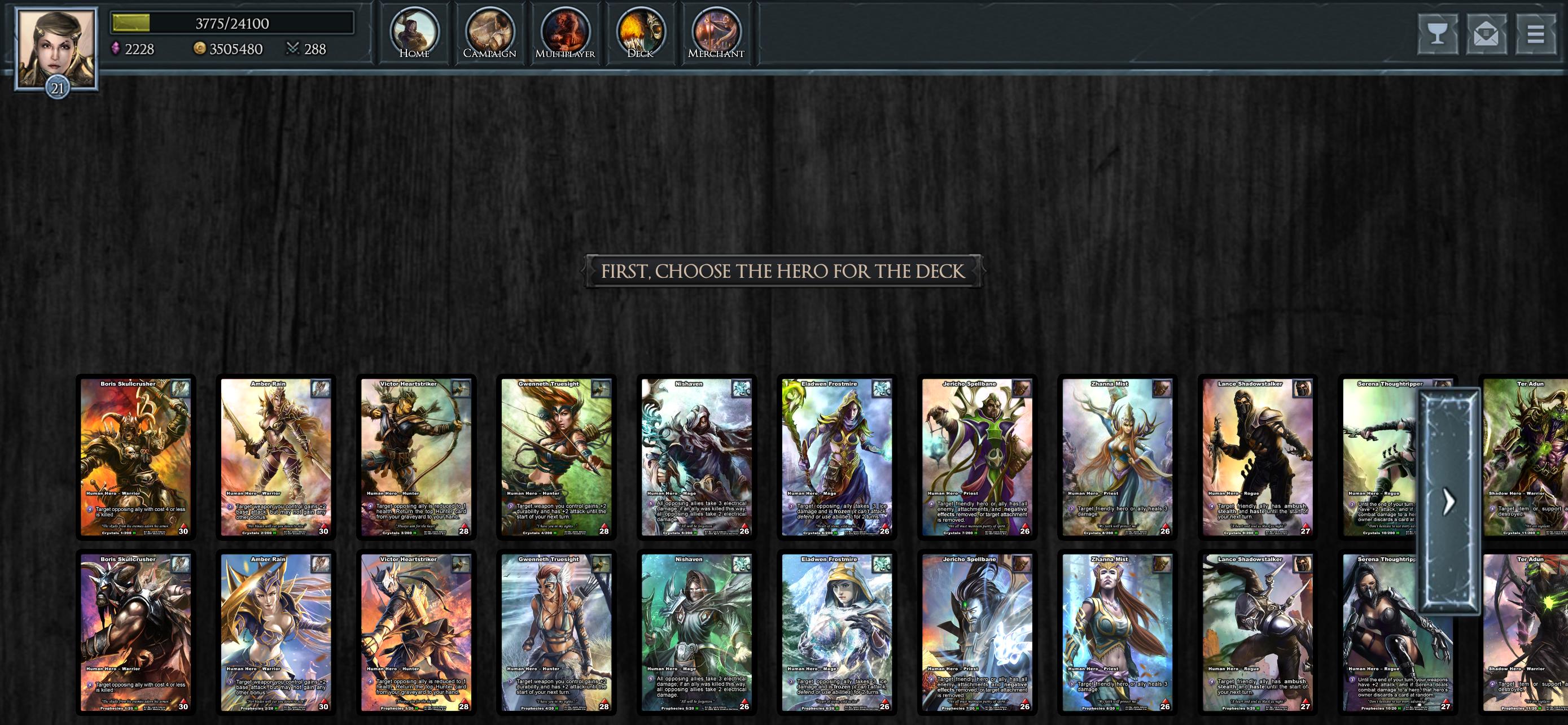1568x725 pixels.
Task: Open the hamburger menu button
Action: click(x=1535, y=33)
